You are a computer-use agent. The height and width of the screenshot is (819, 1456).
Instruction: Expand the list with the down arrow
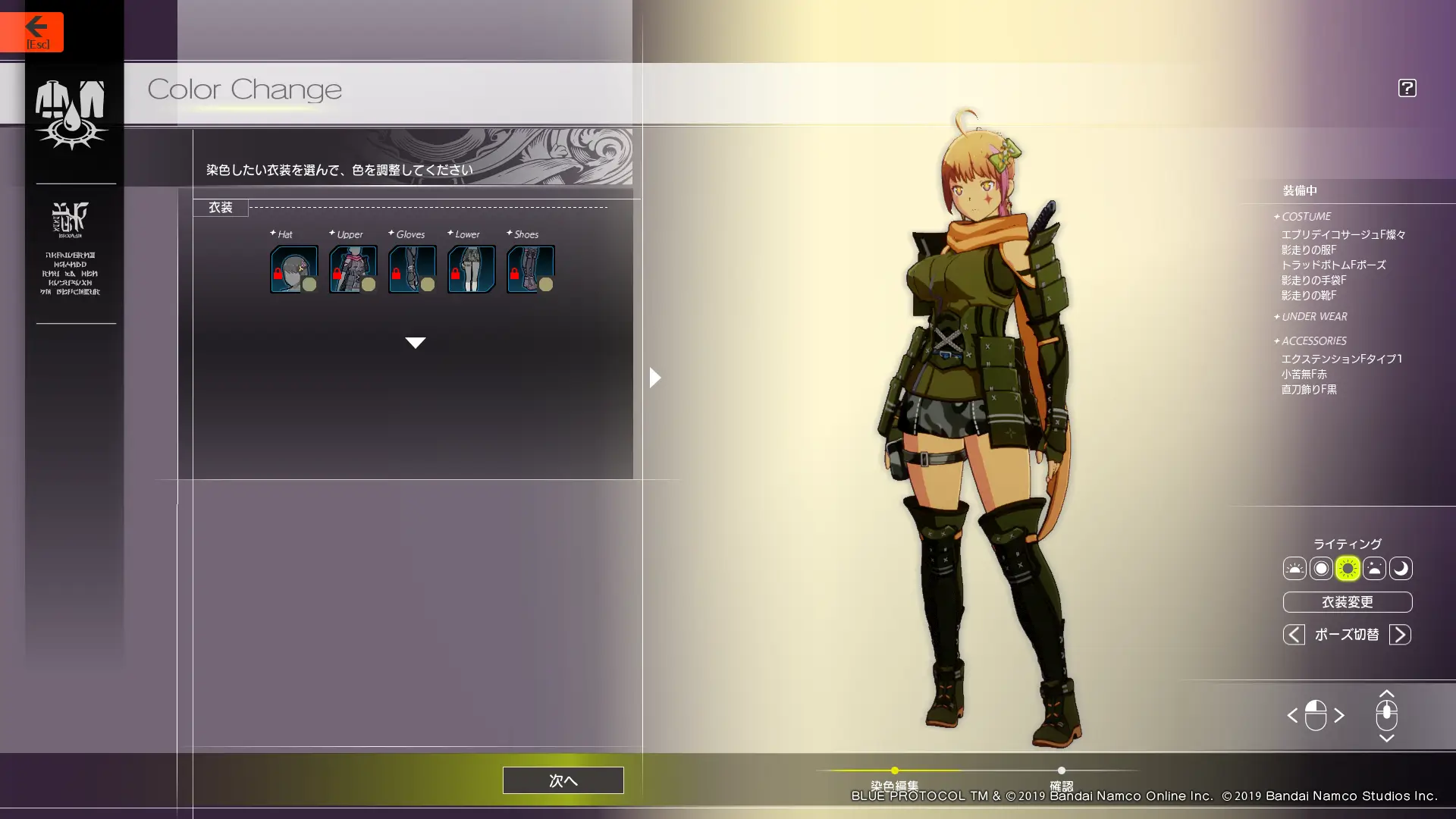click(415, 343)
